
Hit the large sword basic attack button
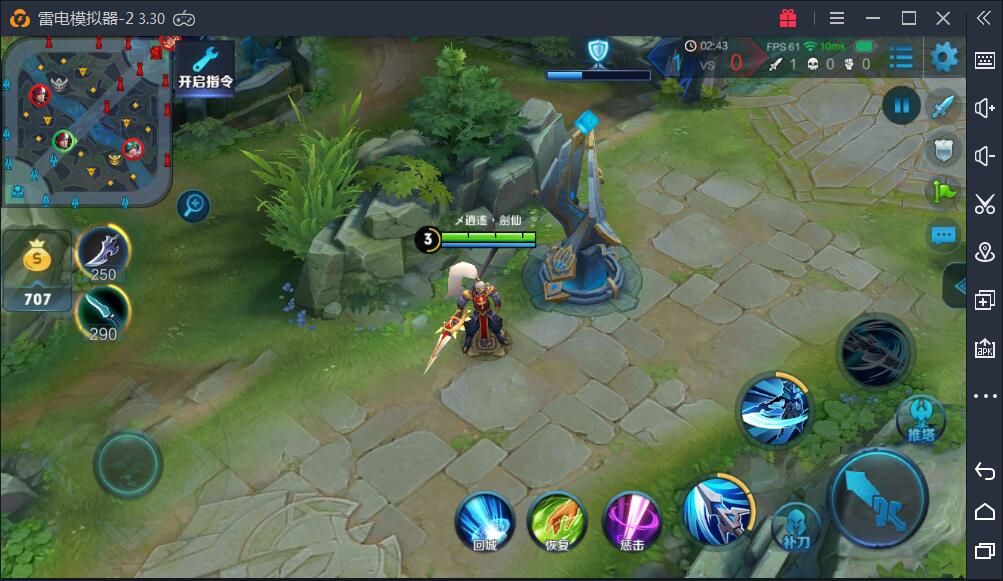pyautogui.click(x=879, y=498)
